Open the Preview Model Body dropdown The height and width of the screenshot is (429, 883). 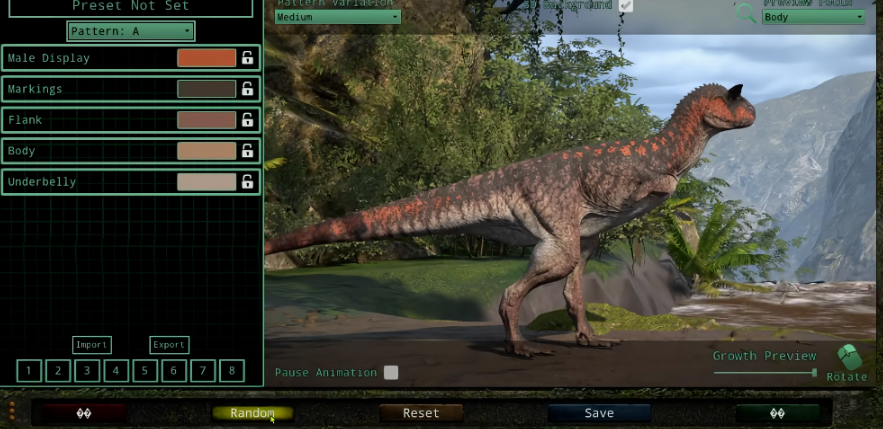click(x=813, y=17)
